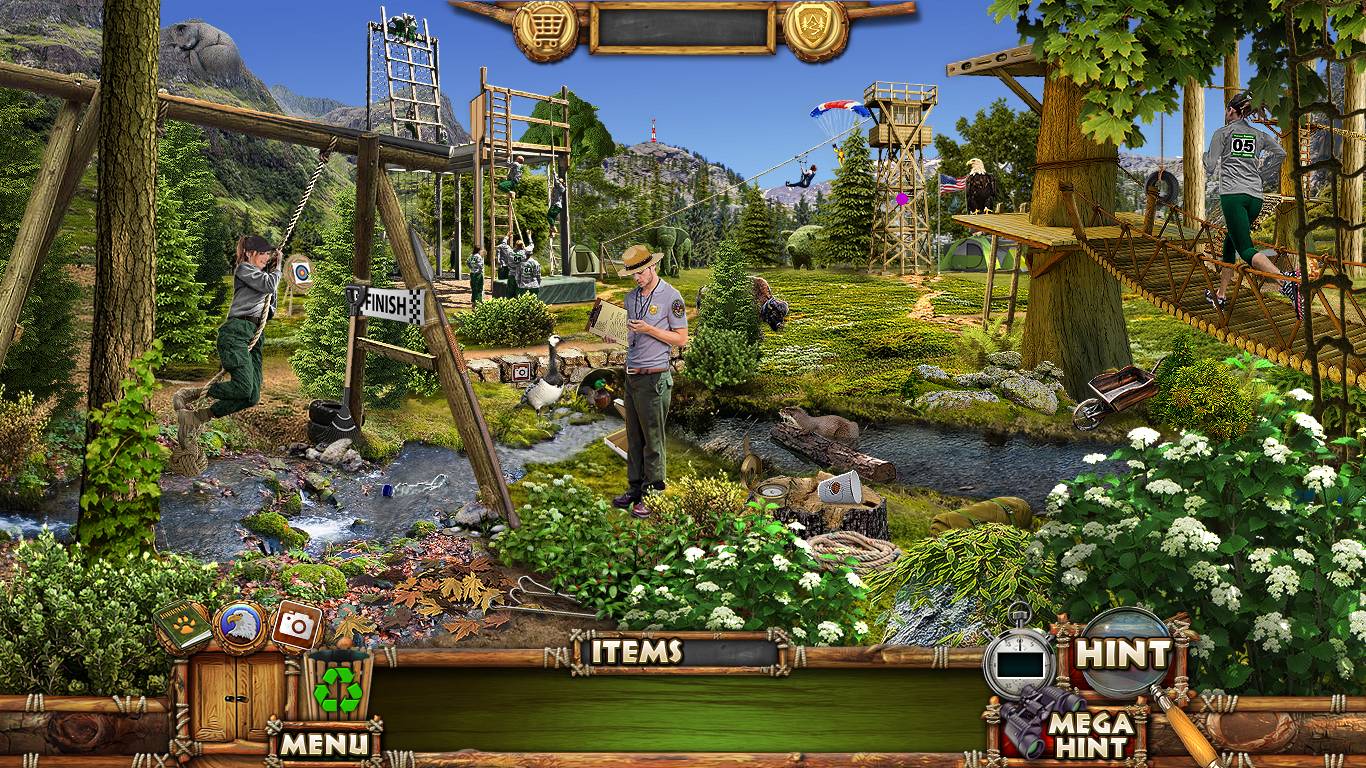Click the stopwatch timer icon
1366x768 pixels.
(1019, 659)
